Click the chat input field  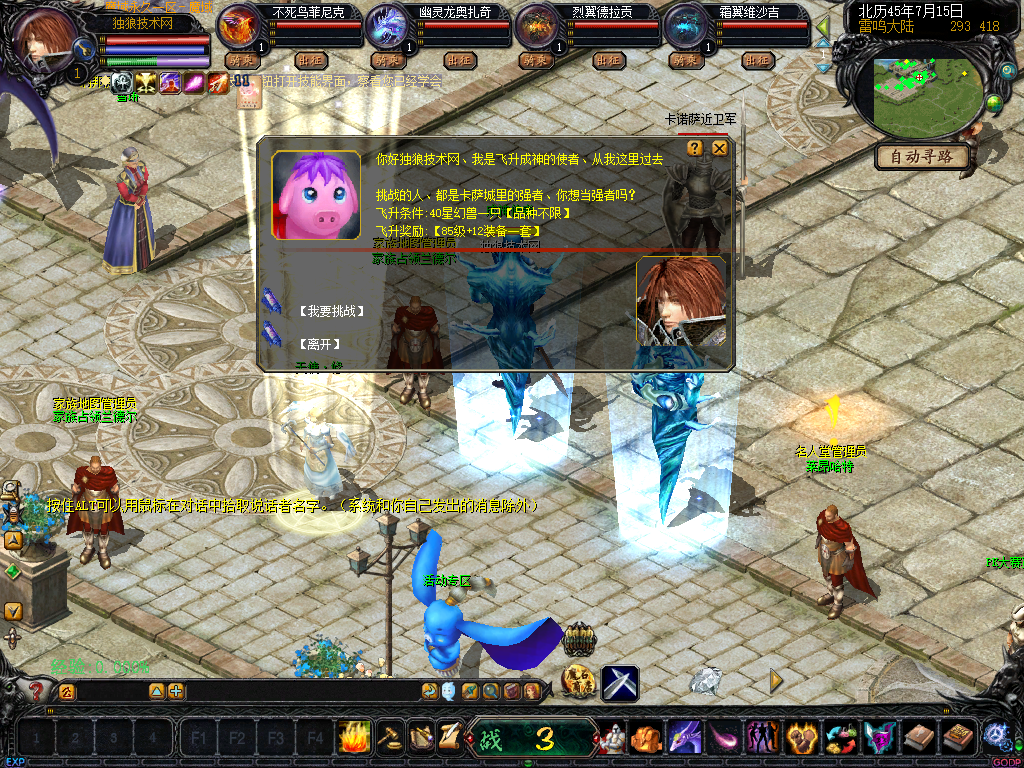pos(110,691)
